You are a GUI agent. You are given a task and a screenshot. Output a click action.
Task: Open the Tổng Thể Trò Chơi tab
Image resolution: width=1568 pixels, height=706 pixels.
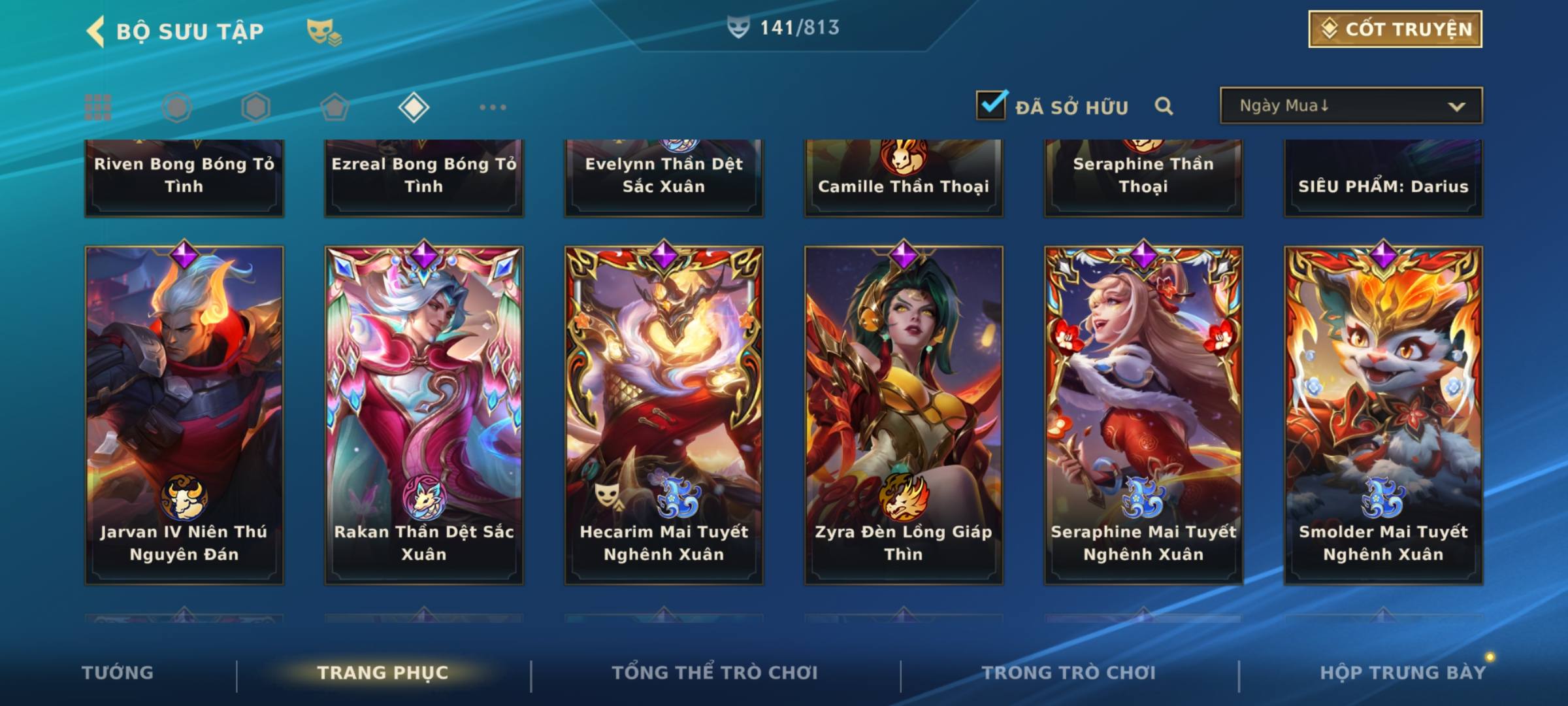(x=715, y=673)
